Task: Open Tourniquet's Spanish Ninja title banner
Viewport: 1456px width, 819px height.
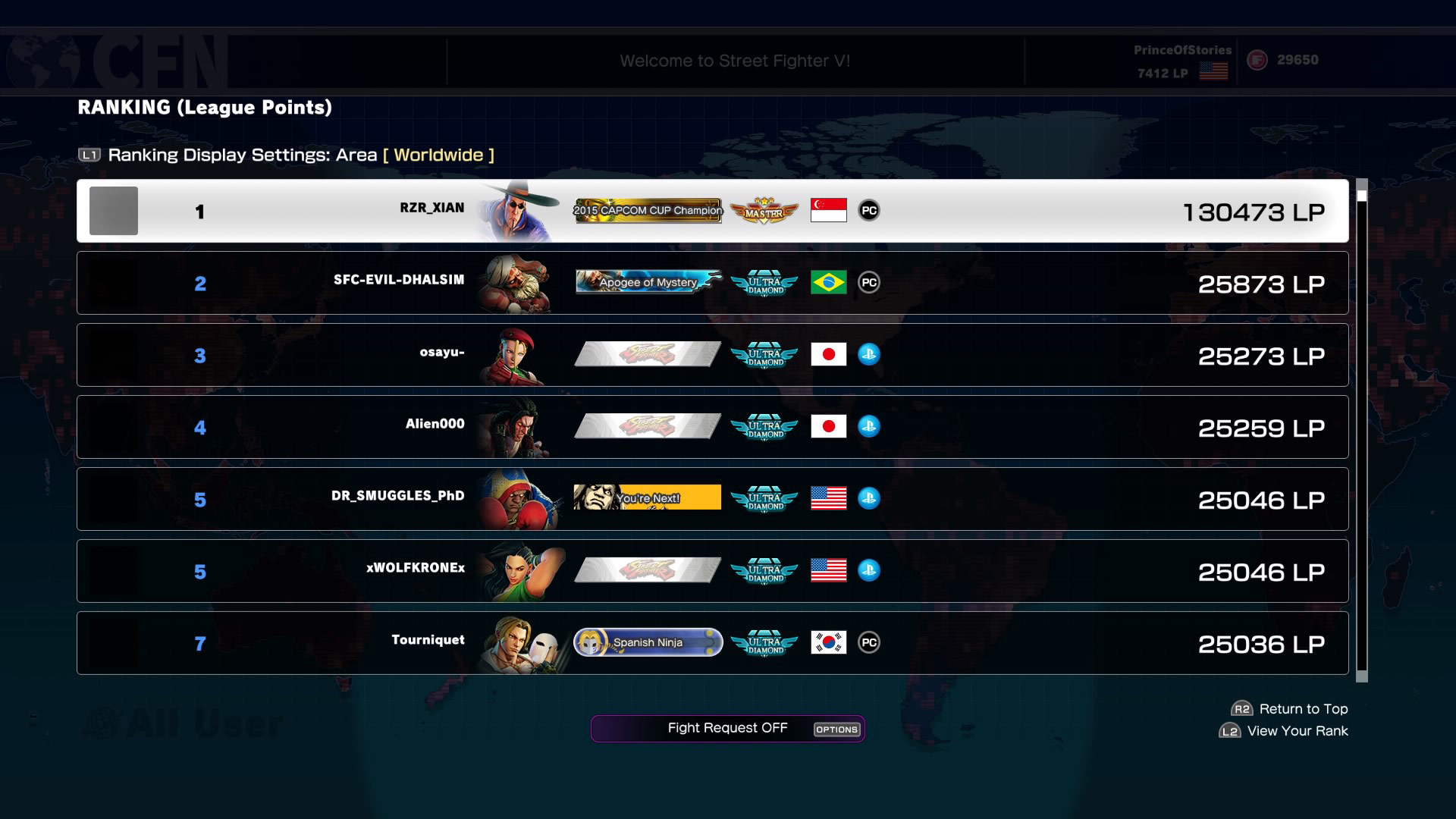Action: click(x=648, y=642)
